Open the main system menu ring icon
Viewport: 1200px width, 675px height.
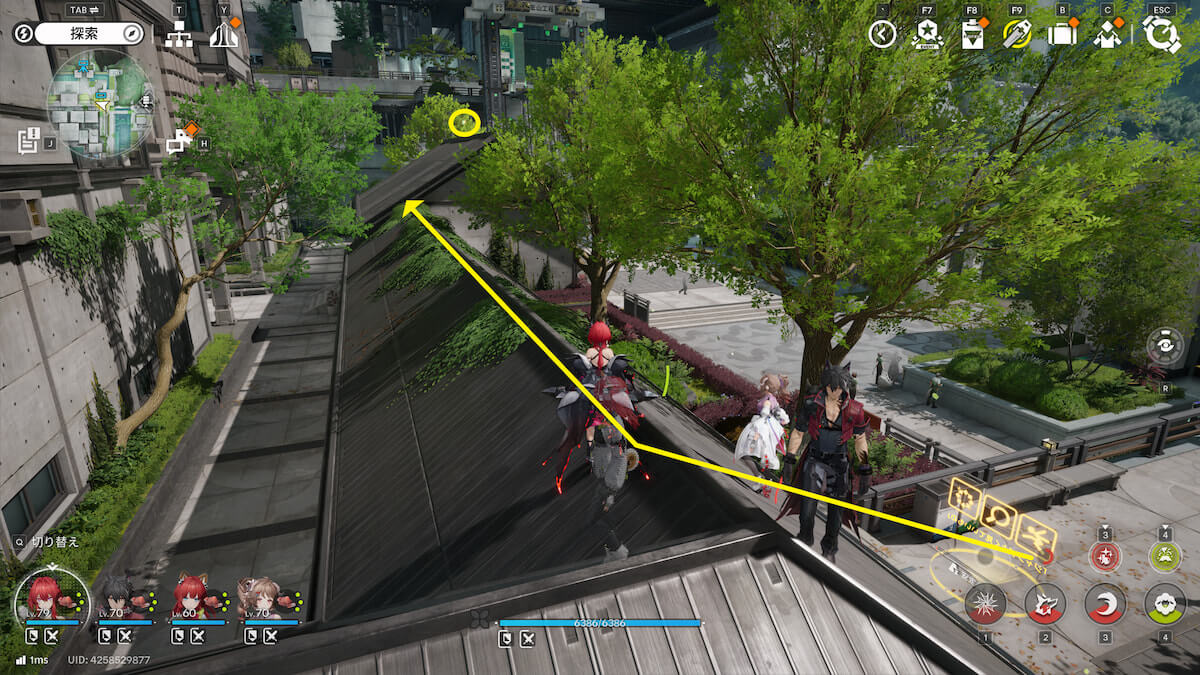pyautogui.click(x=1162, y=34)
